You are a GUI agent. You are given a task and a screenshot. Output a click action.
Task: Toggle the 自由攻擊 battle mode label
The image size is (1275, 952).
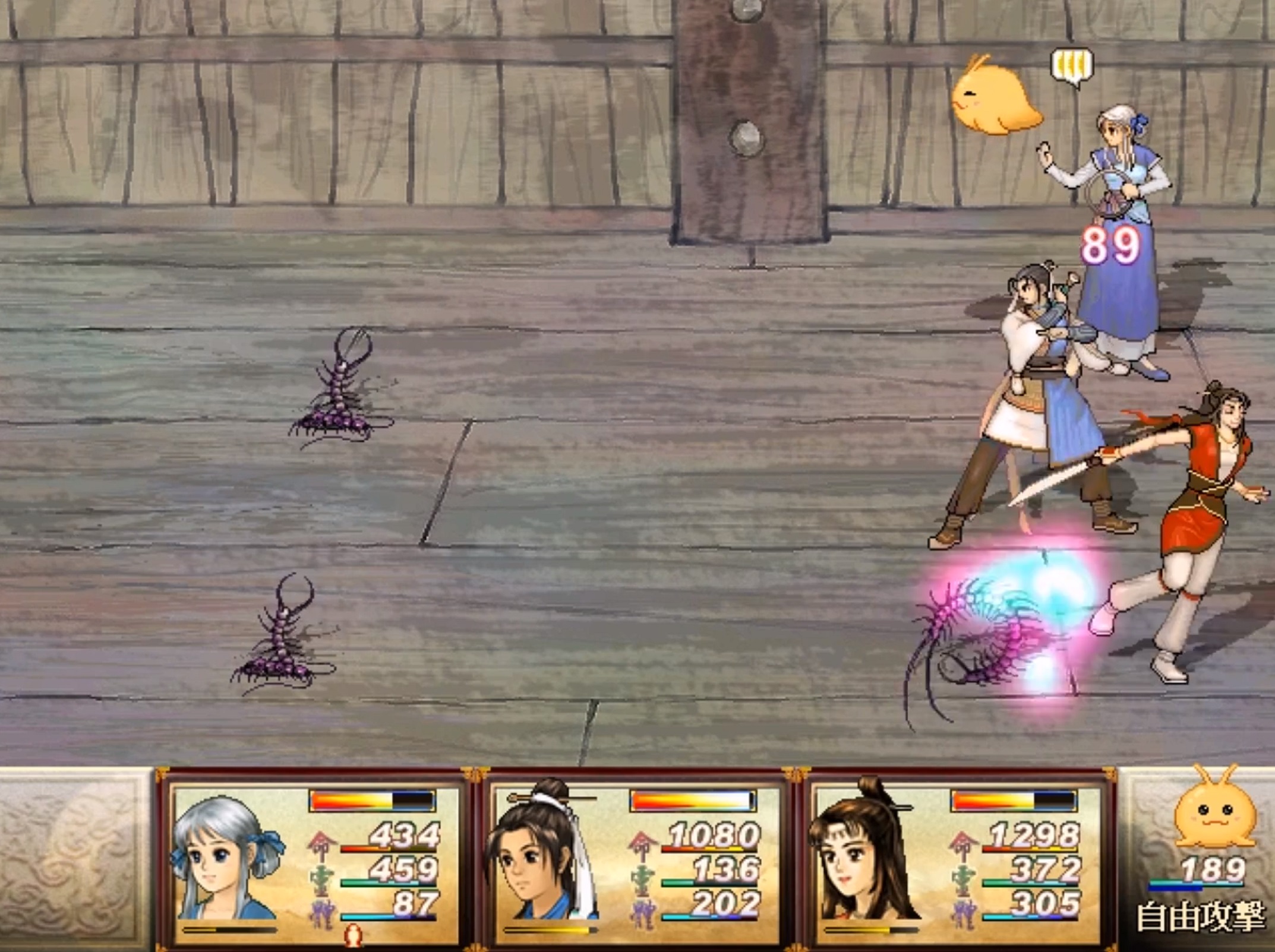pyautogui.click(x=1200, y=918)
